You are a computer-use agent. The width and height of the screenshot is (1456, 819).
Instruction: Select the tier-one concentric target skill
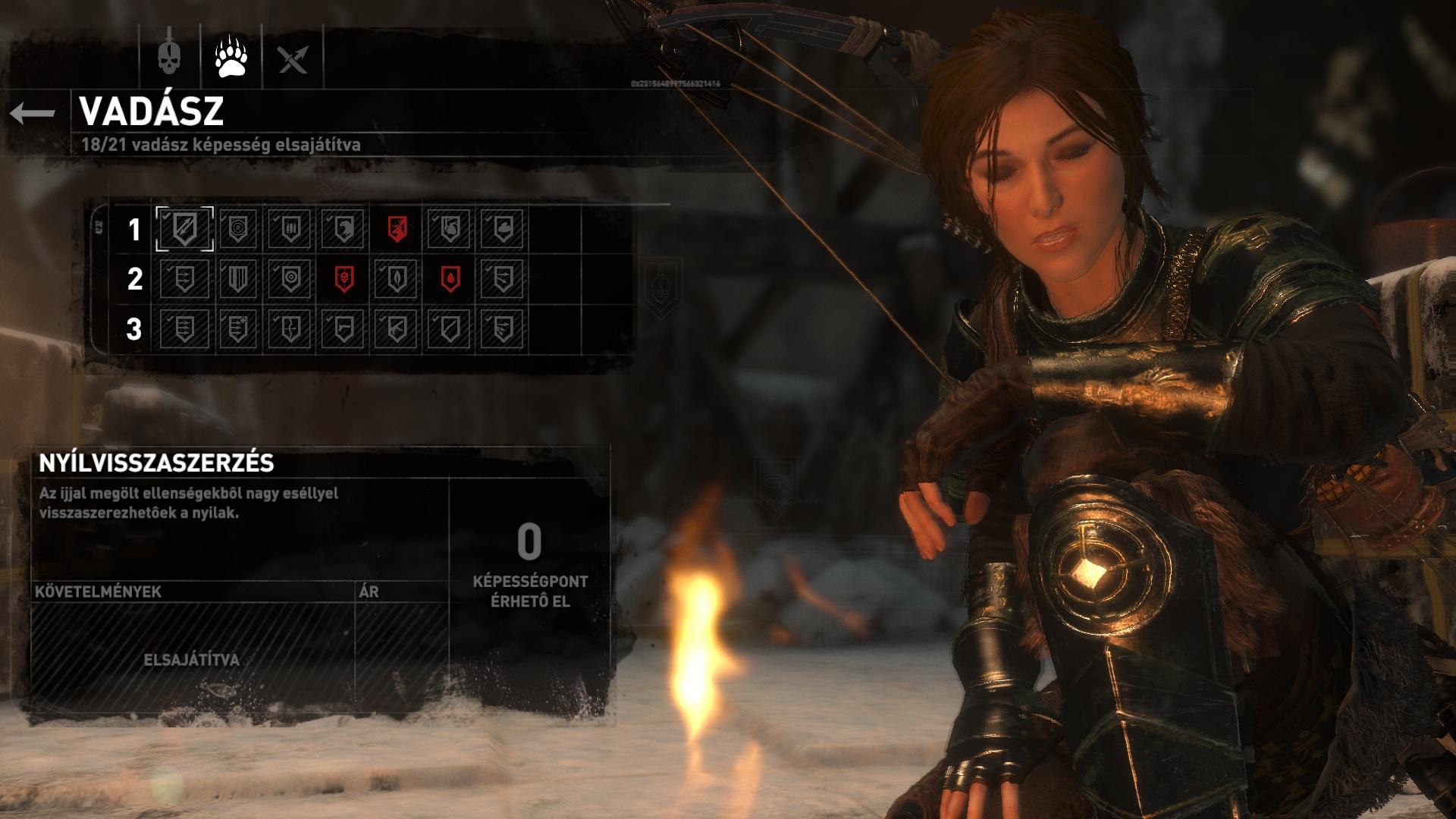point(237,228)
